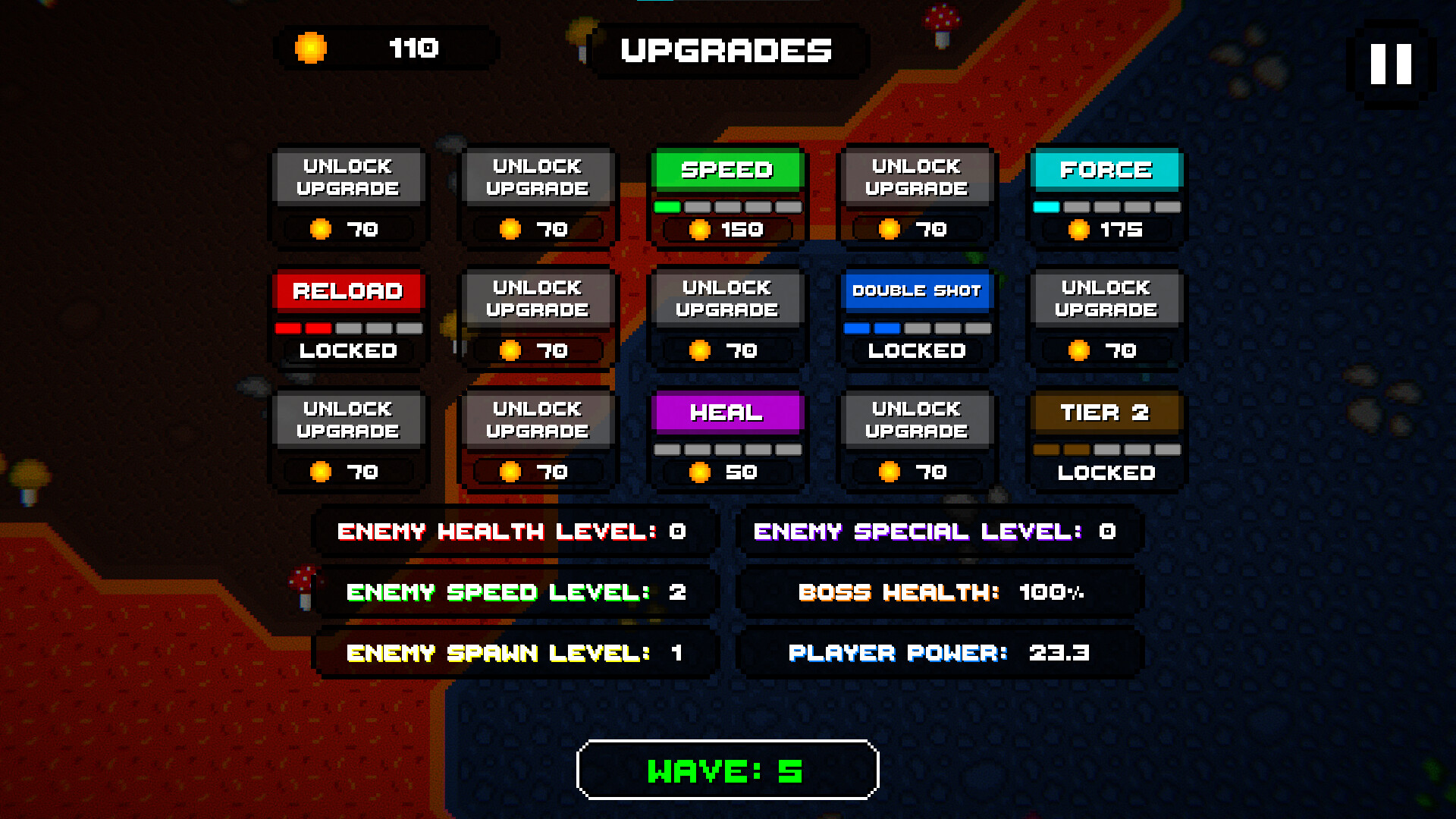Open the locked Tier 2 upgrade
The image size is (1456, 819).
click(1106, 440)
